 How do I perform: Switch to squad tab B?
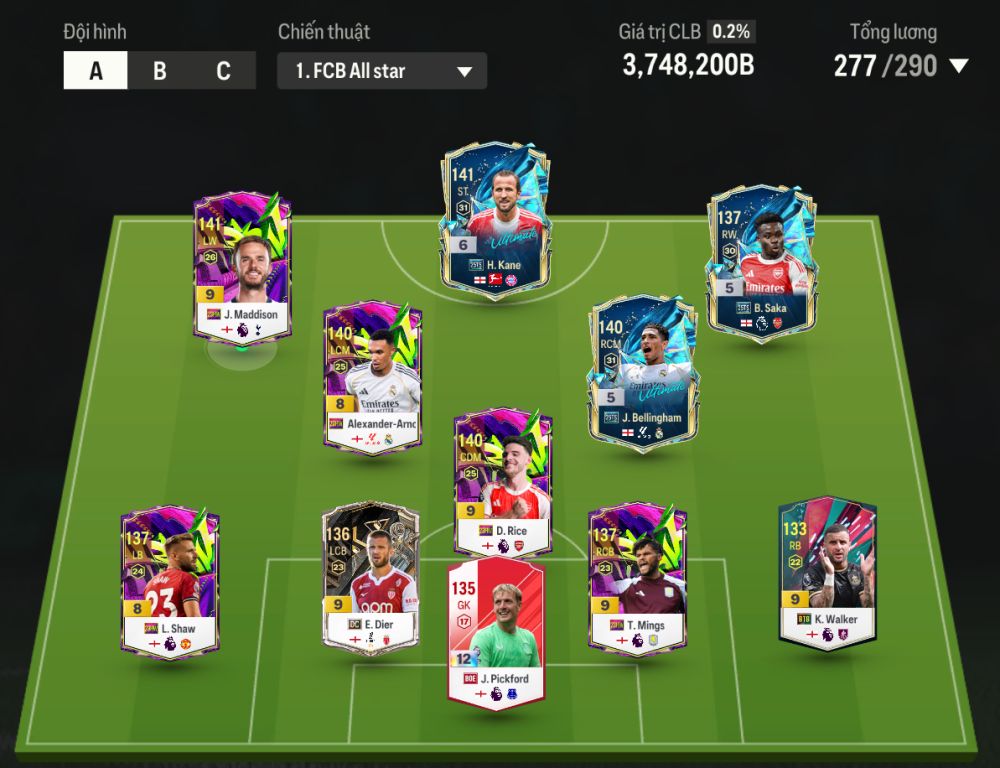pos(160,71)
